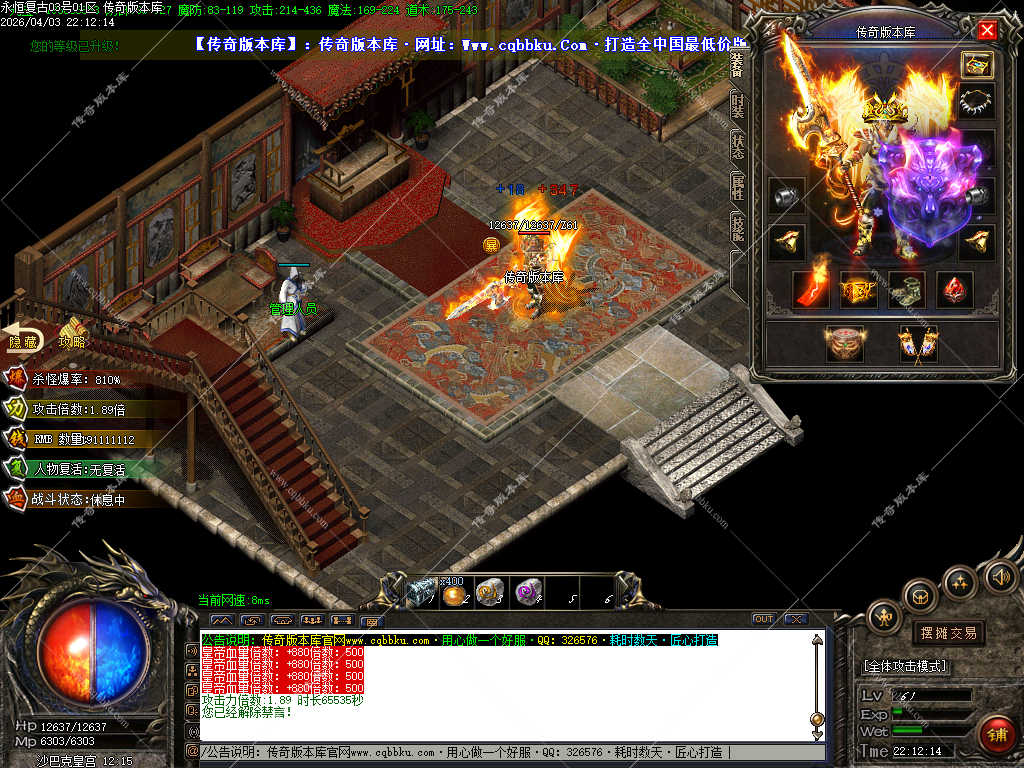
Task: Select the equipped boots slot
Action: click(x=906, y=289)
